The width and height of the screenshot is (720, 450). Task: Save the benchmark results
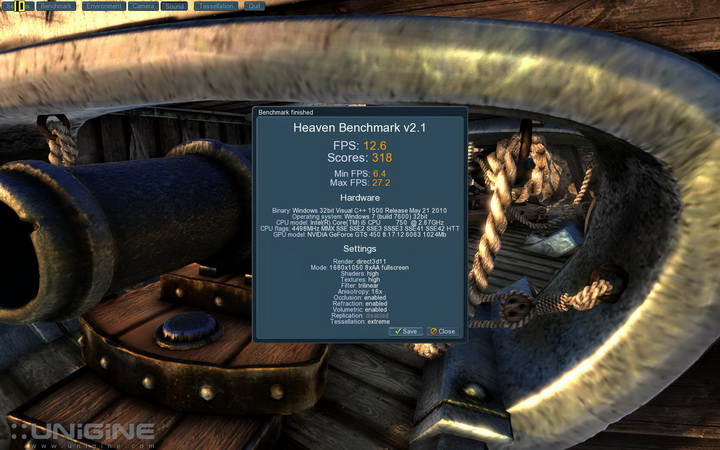coord(406,331)
